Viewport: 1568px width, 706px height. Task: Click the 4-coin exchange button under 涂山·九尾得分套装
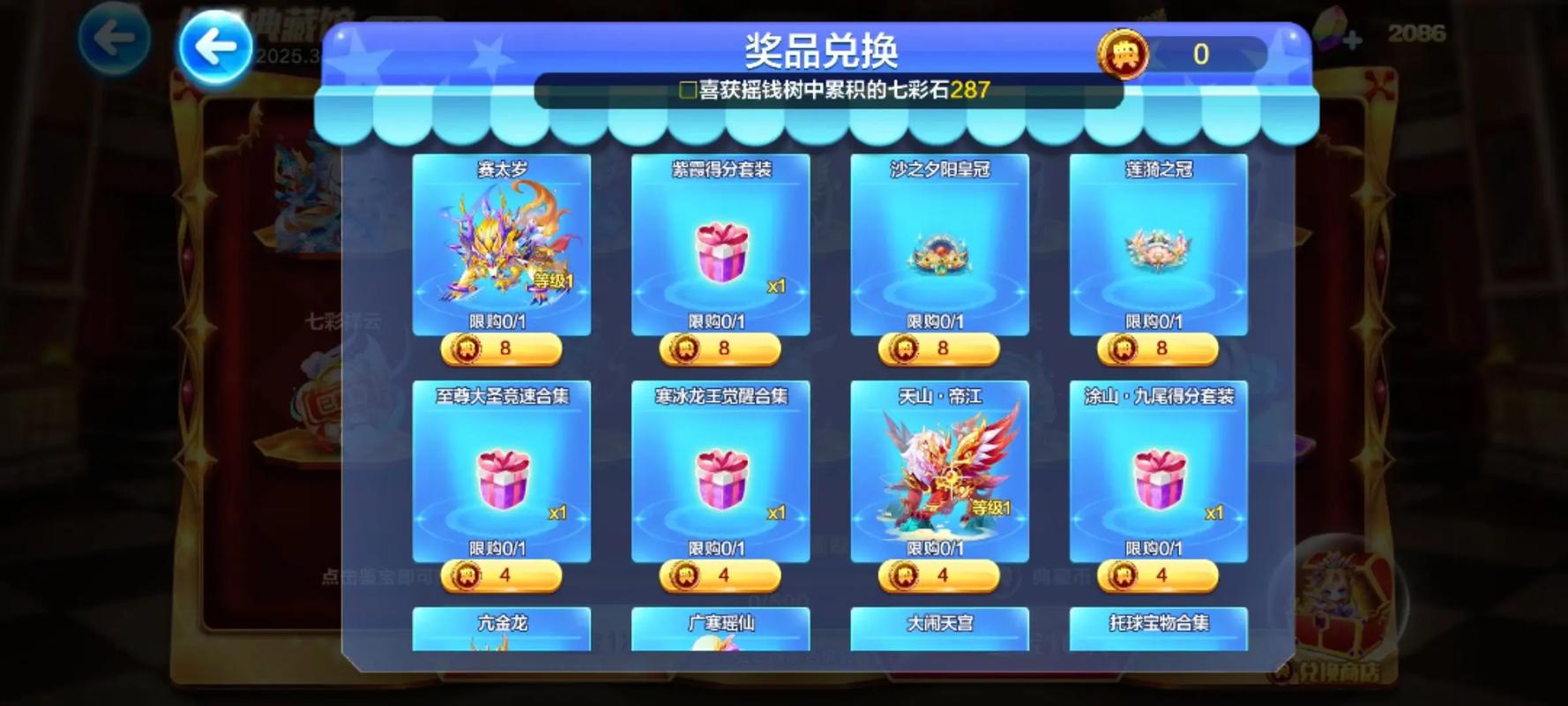tap(1159, 576)
